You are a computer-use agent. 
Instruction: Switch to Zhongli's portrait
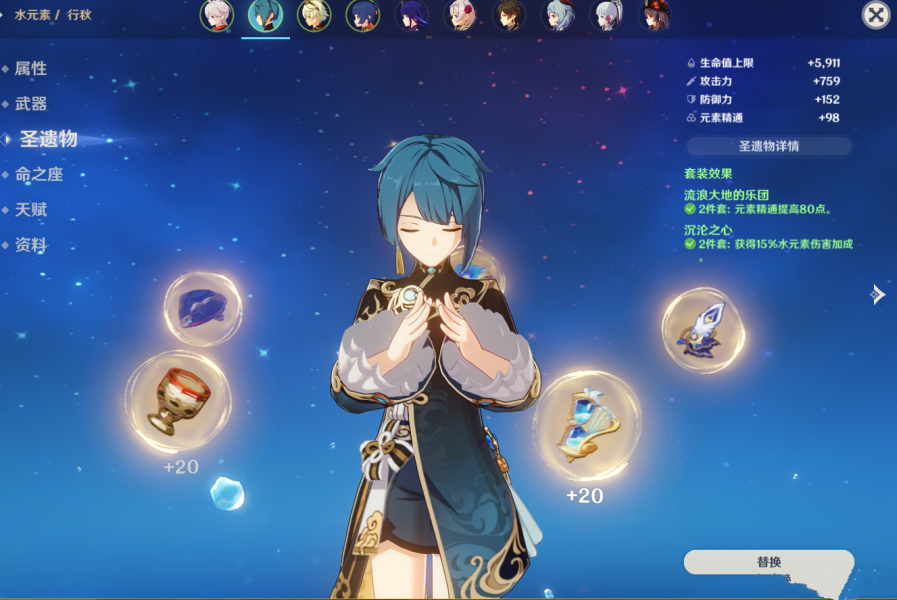click(509, 15)
